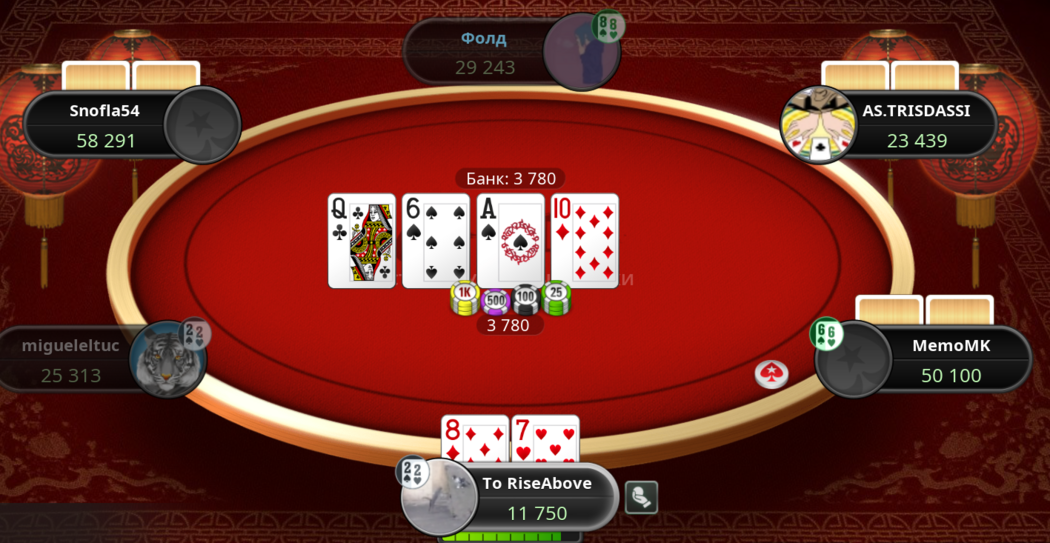Click the pot chip stack showing 3 780

coord(509,299)
